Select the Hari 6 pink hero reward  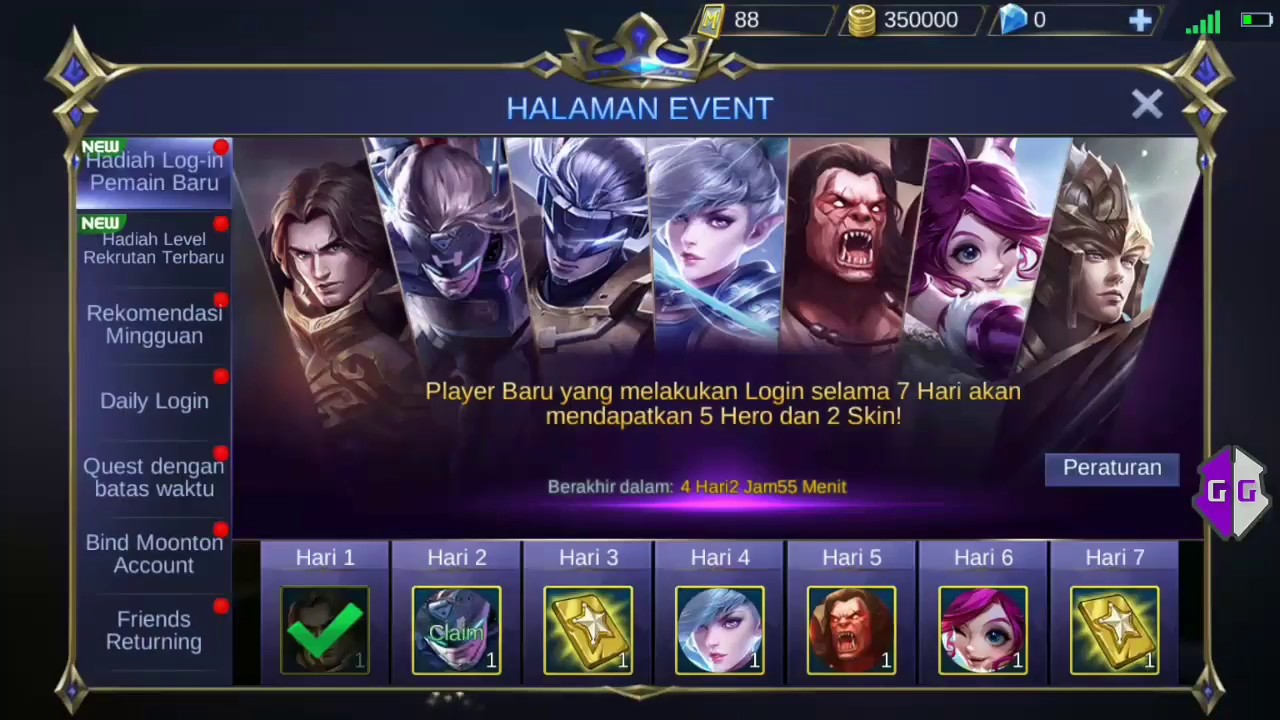click(x=983, y=630)
